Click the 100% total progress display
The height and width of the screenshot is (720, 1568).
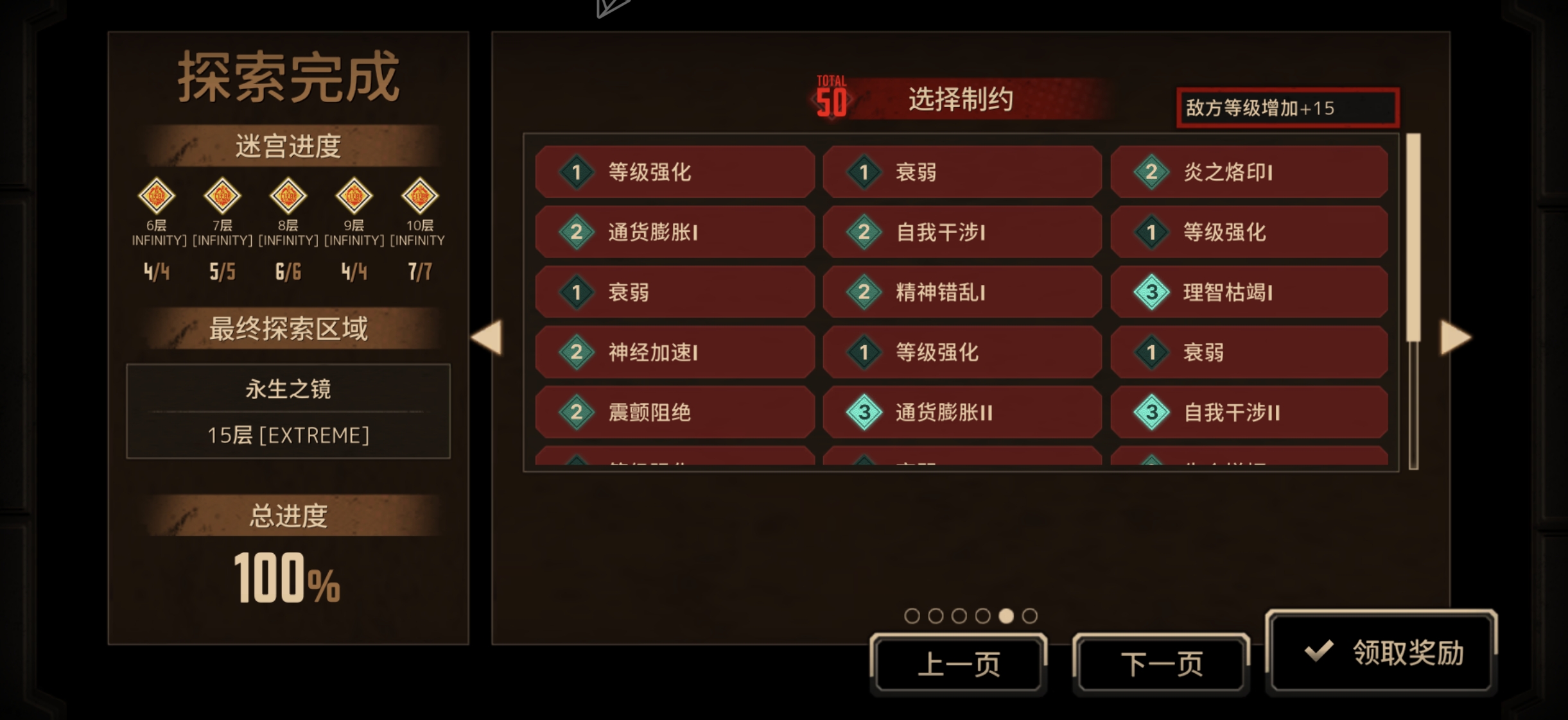[286, 579]
